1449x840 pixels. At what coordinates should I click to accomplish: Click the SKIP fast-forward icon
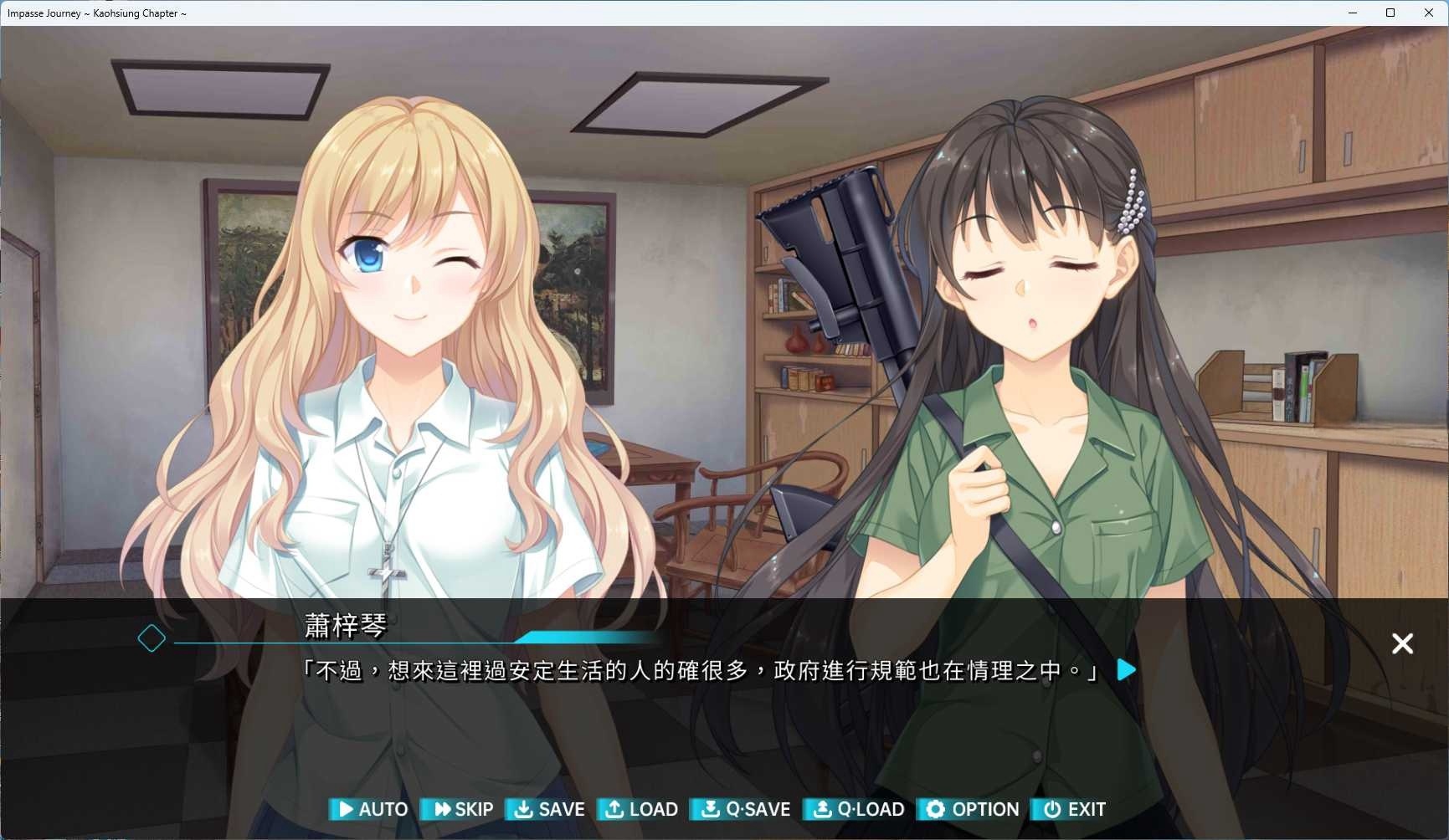coord(441,809)
